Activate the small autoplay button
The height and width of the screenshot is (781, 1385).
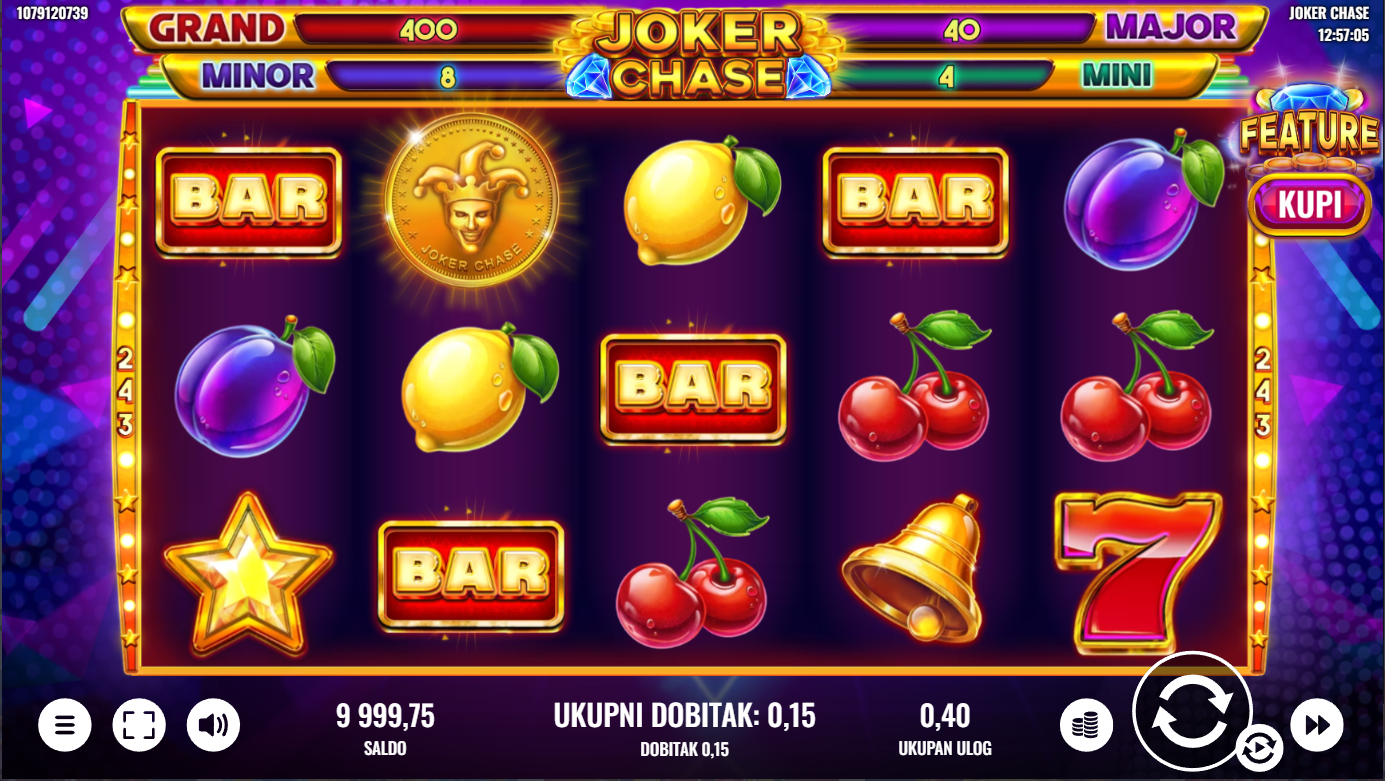pos(1258,749)
